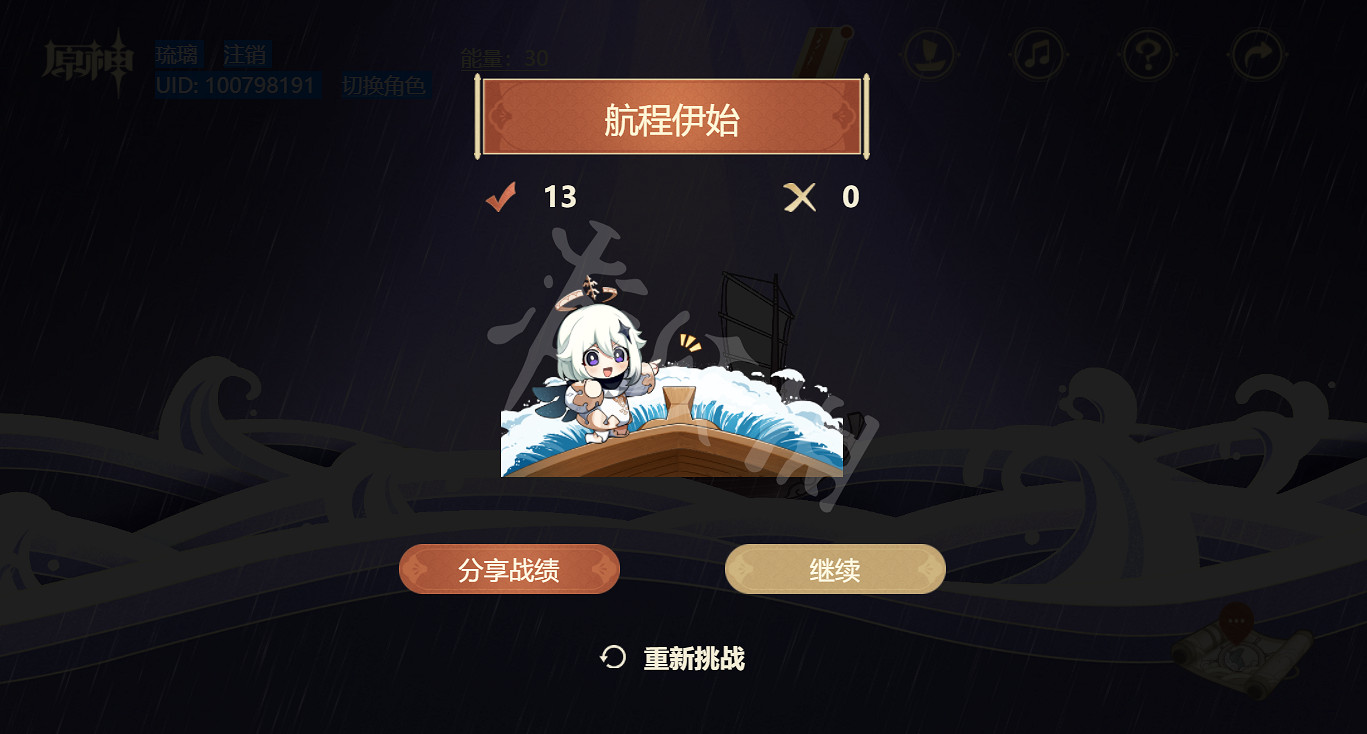Toggle the background music note icon
Viewport: 1367px width, 734px height.
1036,55
